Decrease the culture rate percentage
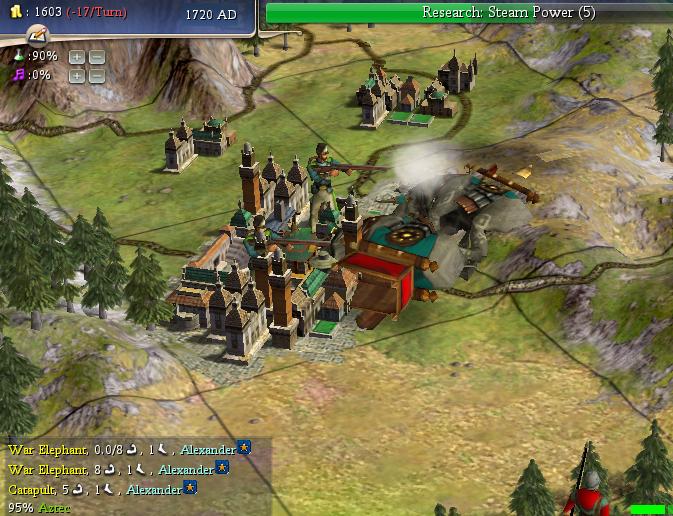 coord(96,75)
